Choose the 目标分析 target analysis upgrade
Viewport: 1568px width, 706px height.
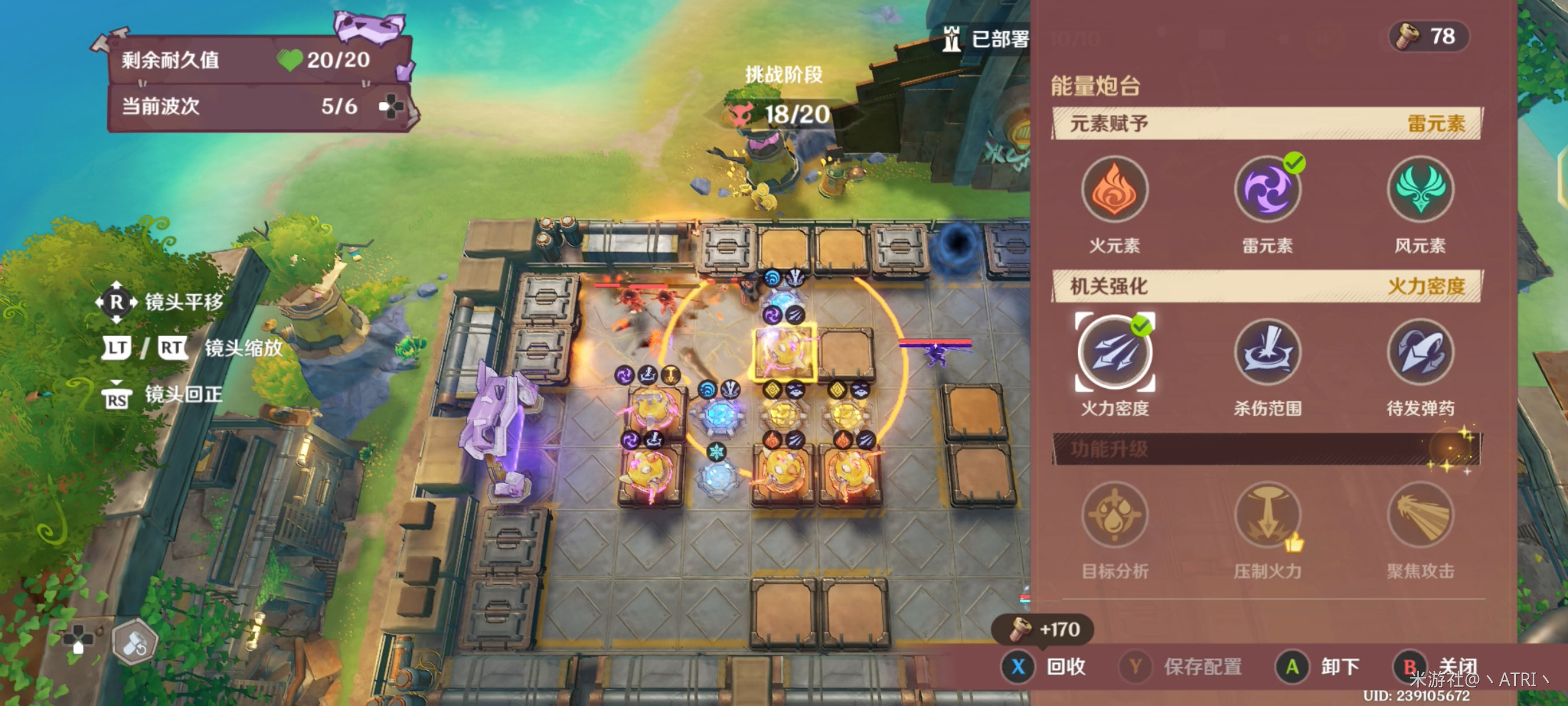click(x=1114, y=516)
